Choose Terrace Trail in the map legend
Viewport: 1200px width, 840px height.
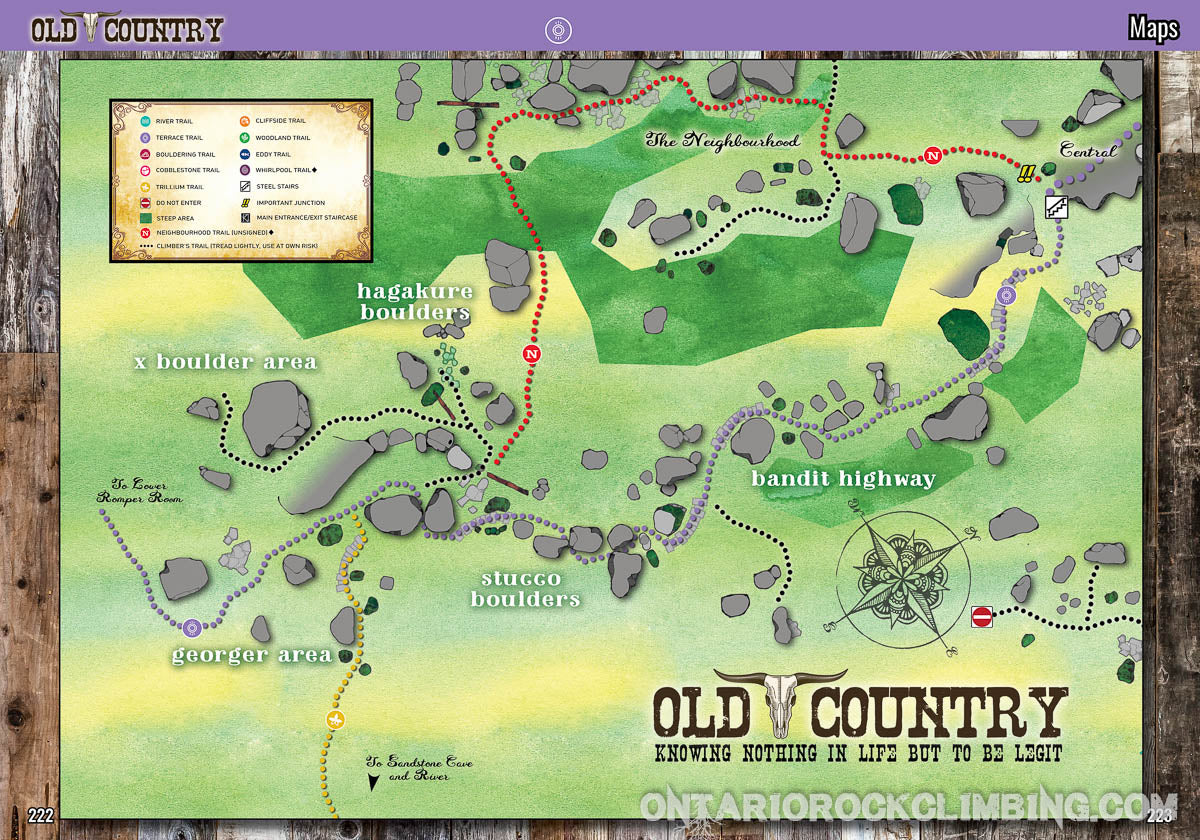(x=178, y=138)
